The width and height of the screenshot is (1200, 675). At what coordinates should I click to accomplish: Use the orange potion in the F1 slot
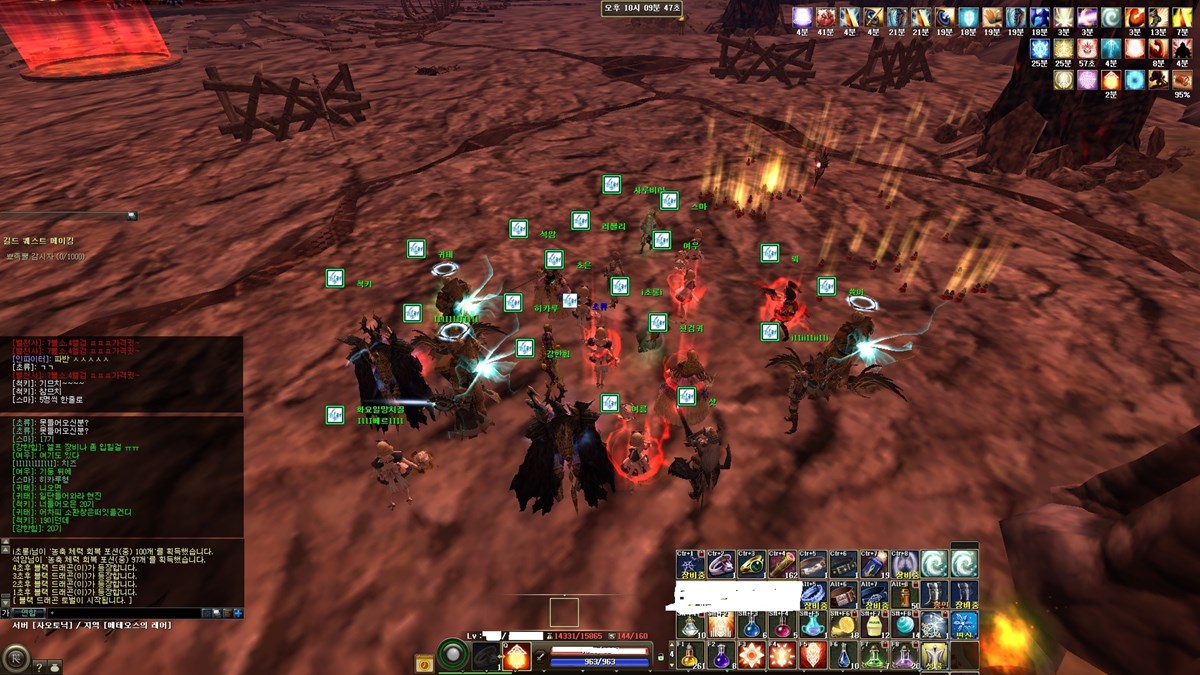coord(690,655)
